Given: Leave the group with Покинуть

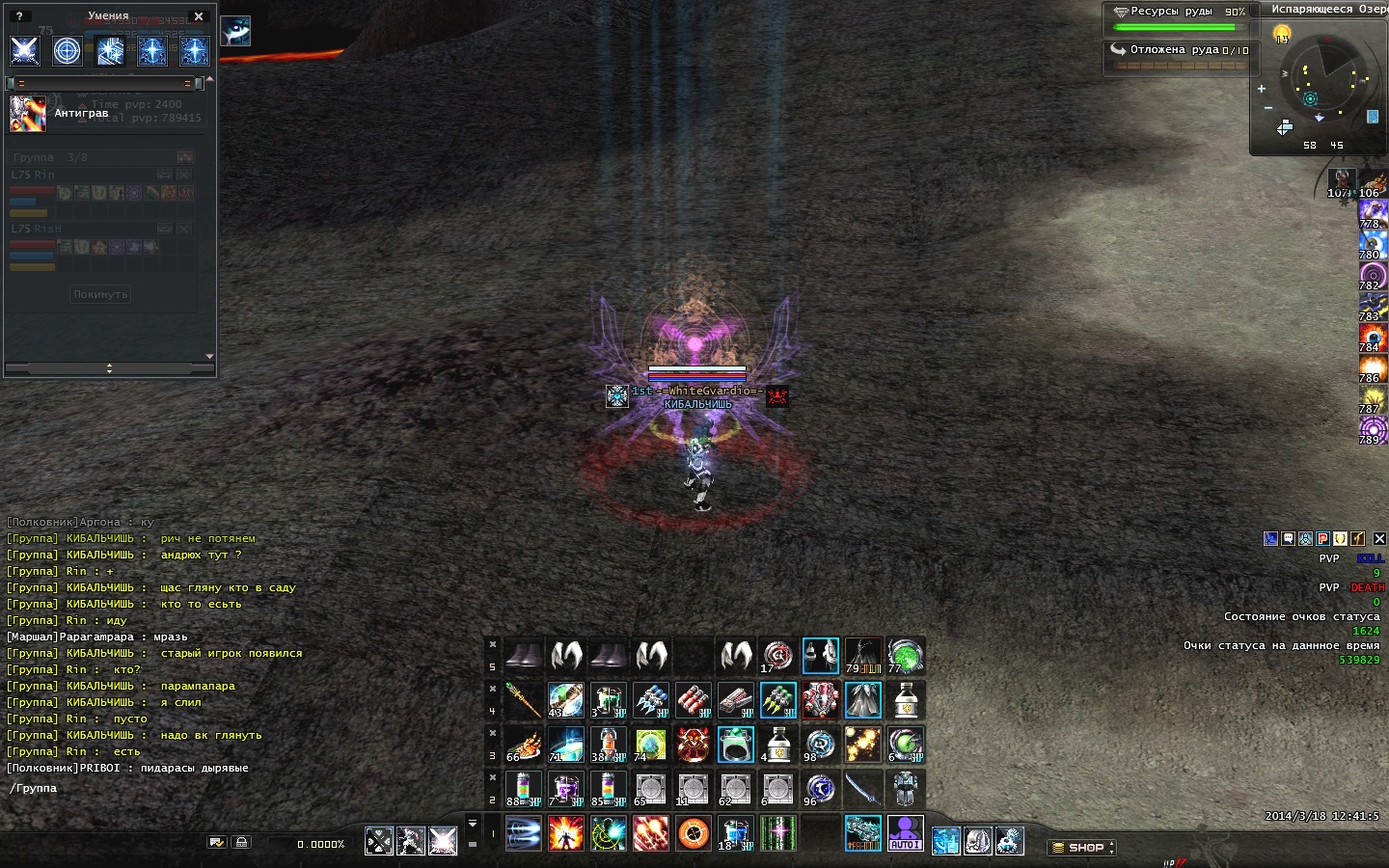Looking at the screenshot, I should (x=100, y=294).
